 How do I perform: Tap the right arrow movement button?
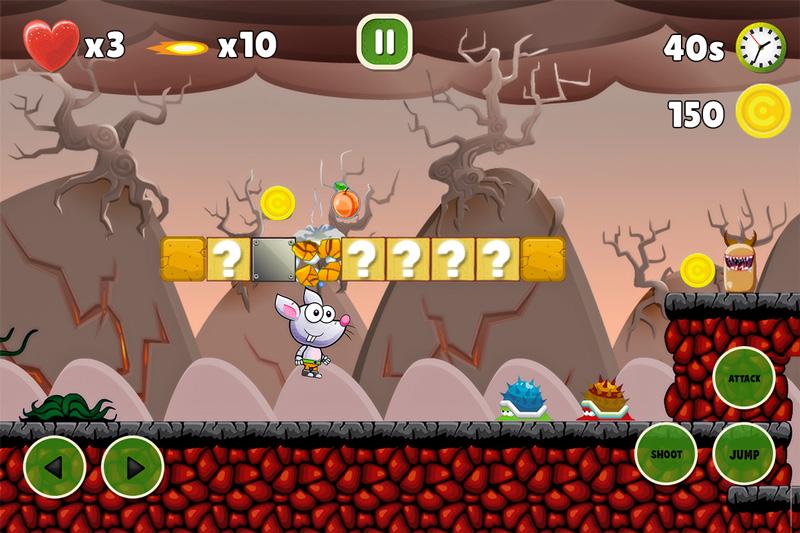tap(133, 467)
